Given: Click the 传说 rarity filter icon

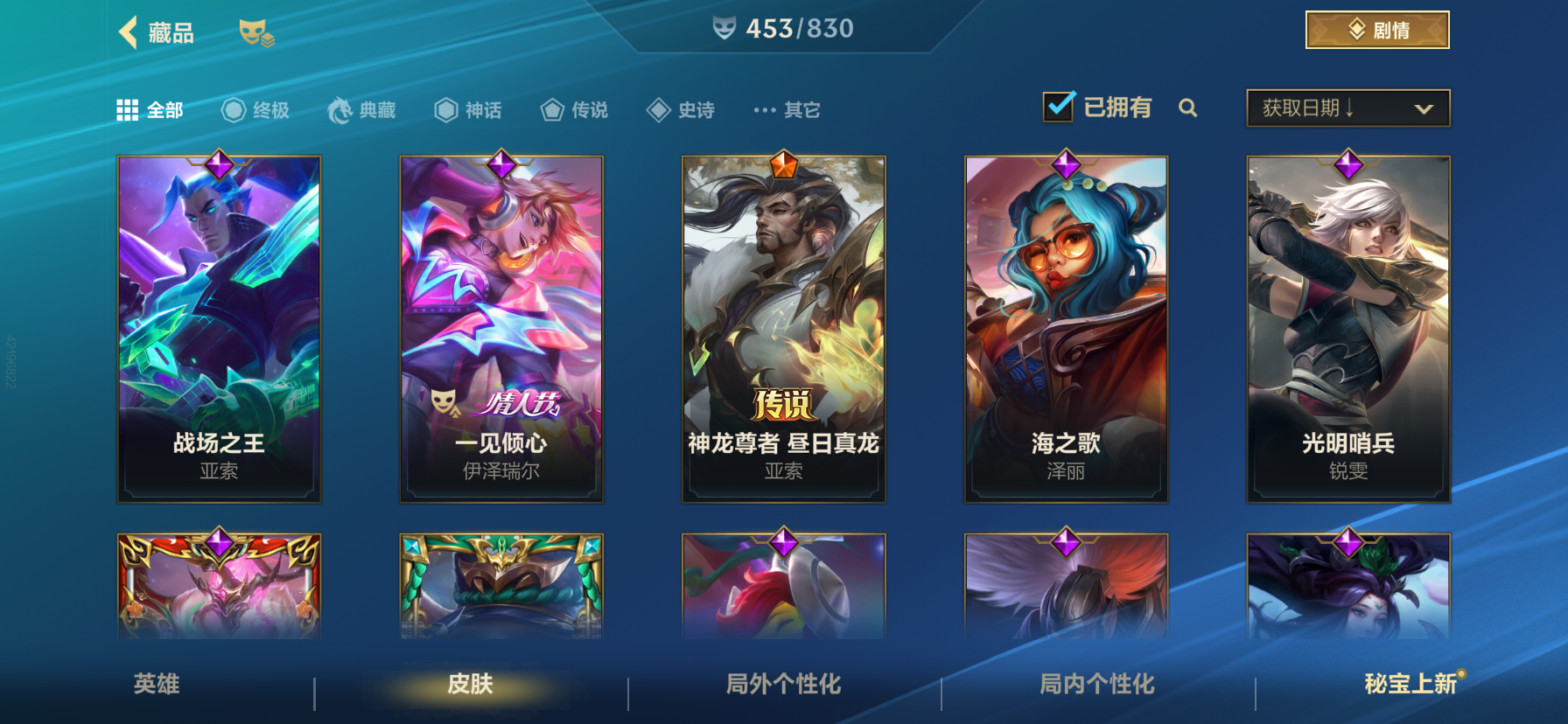Looking at the screenshot, I should 551,108.
